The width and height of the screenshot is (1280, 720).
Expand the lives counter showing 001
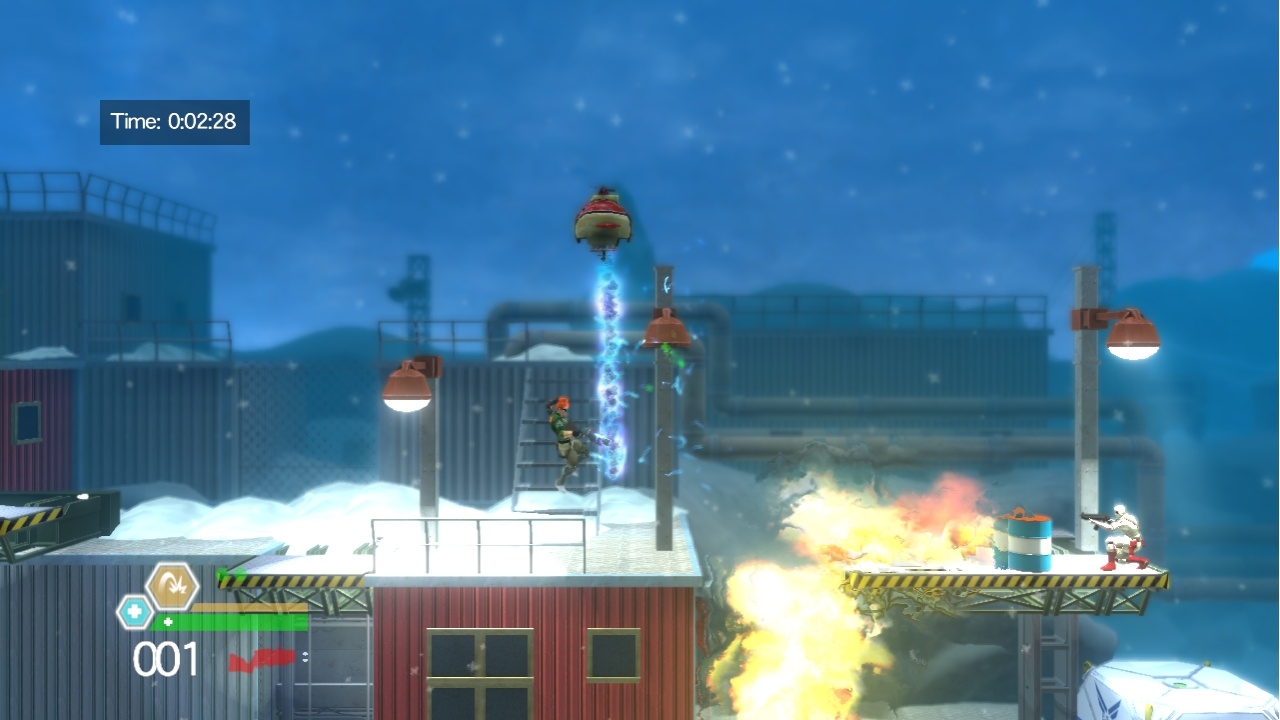coord(164,657)
